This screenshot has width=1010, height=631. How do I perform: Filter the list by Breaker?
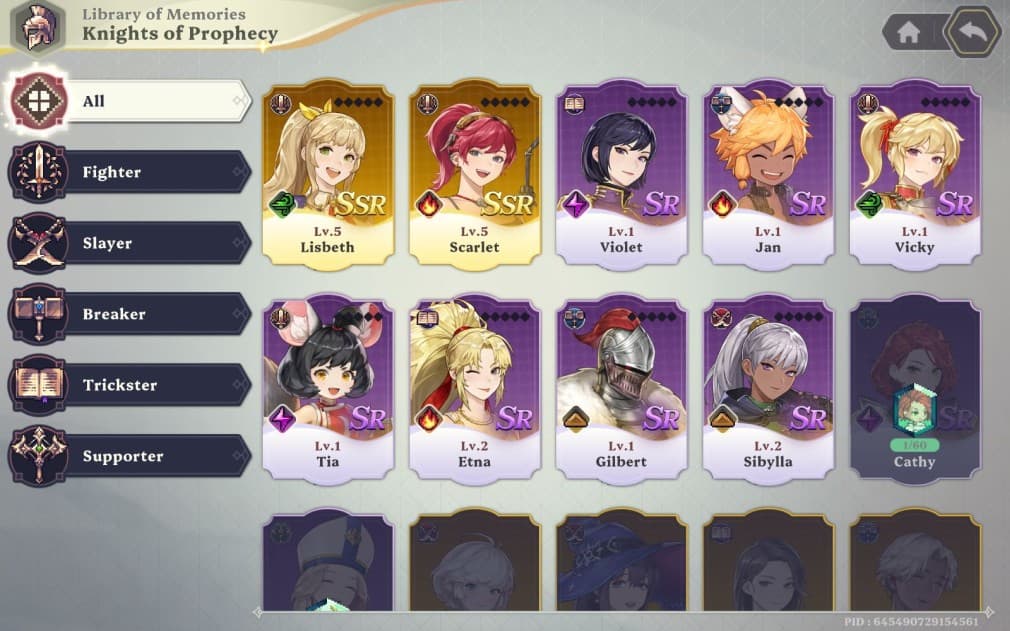click(130, 314)
